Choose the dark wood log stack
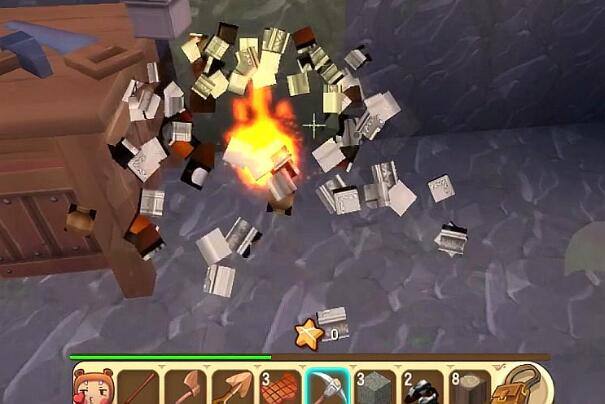This screenshot has width=605, height=404. pos(468,387)
